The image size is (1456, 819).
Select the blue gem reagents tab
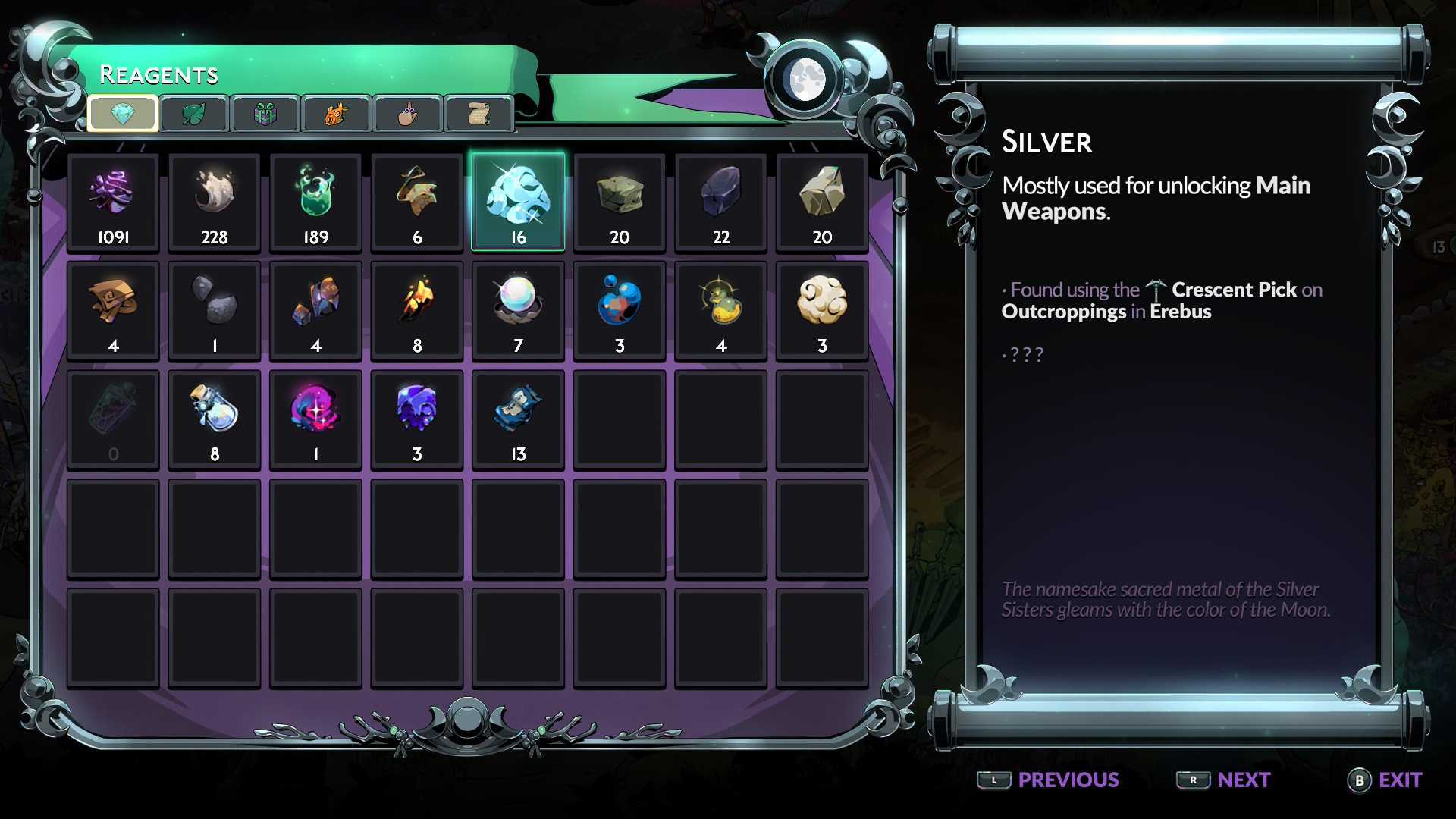click(123, 114)
